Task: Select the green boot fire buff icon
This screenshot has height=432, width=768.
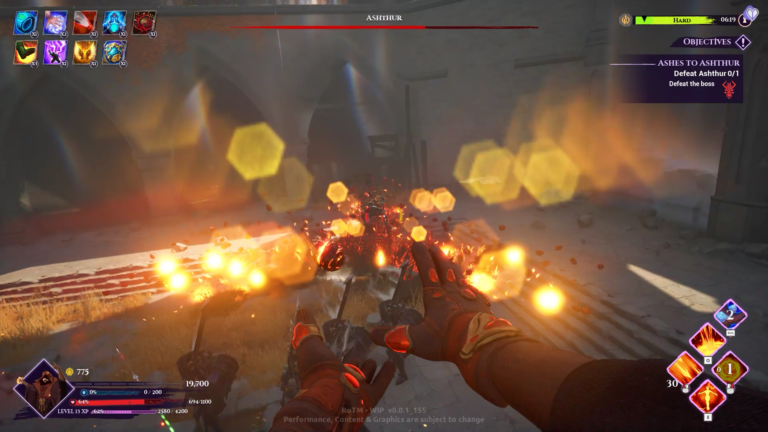Action: coord(25,52)
